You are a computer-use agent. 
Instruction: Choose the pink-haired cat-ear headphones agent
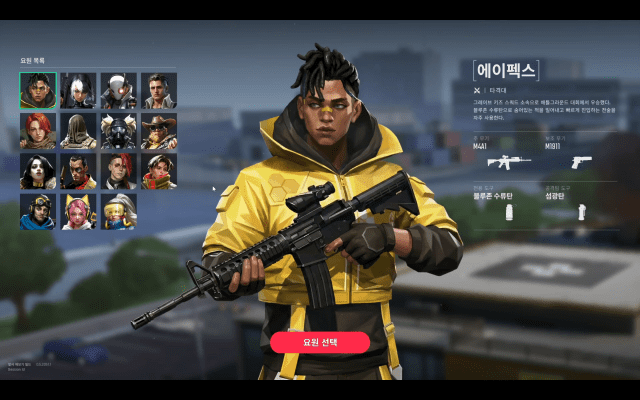[x=78, y=211]
